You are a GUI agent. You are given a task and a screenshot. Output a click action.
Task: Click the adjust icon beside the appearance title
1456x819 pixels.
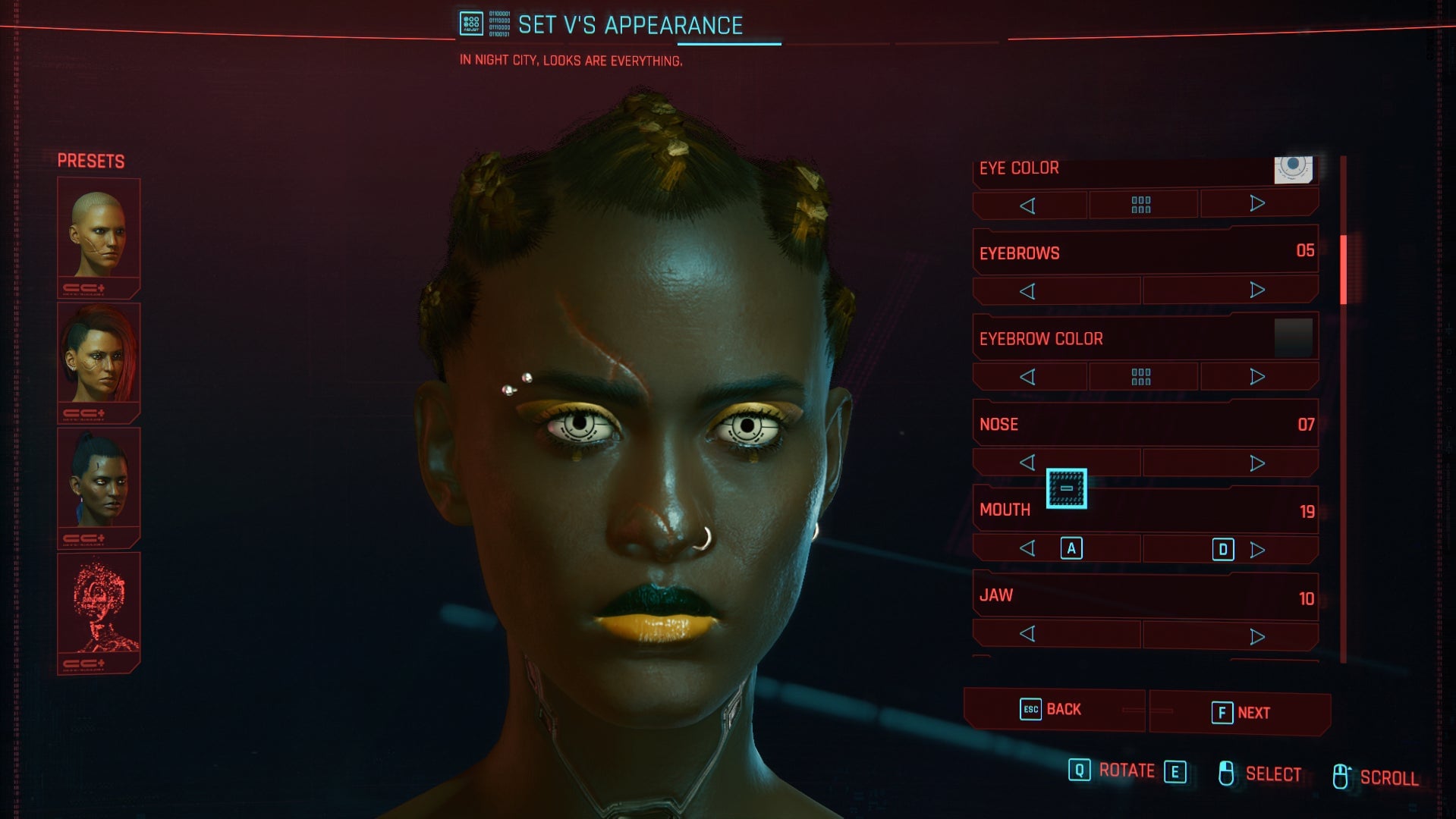(x=470, y=24)
